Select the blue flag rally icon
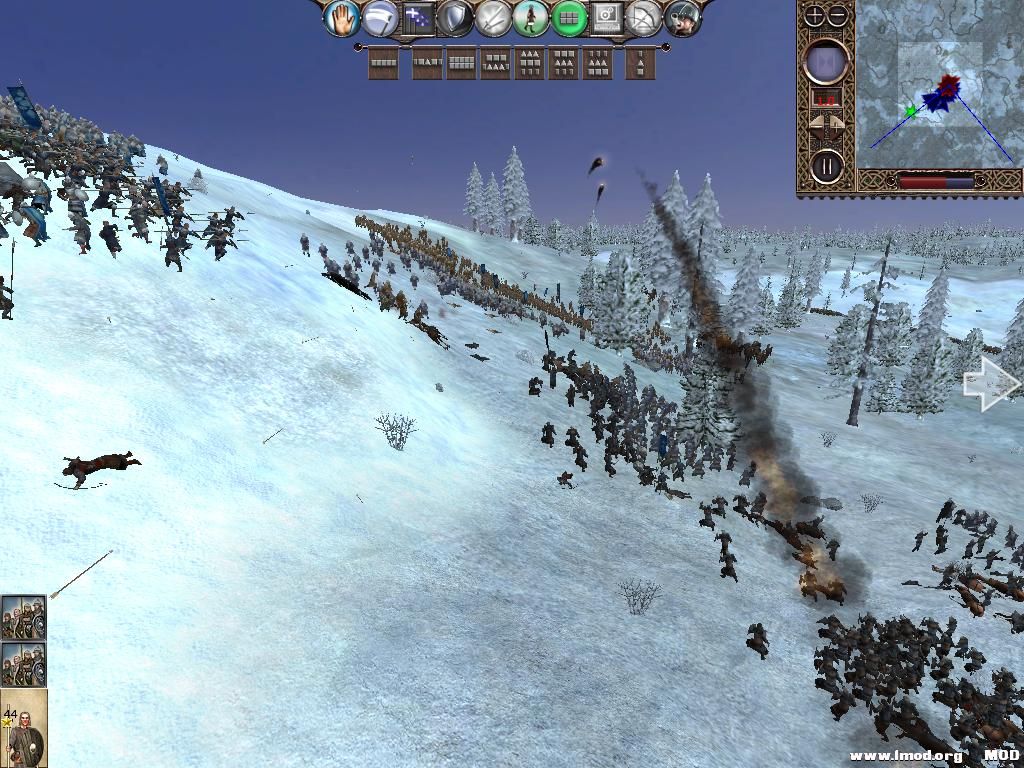Image resolution: width=1024 pixels, height=768 pixels. (x=417, y=18)
